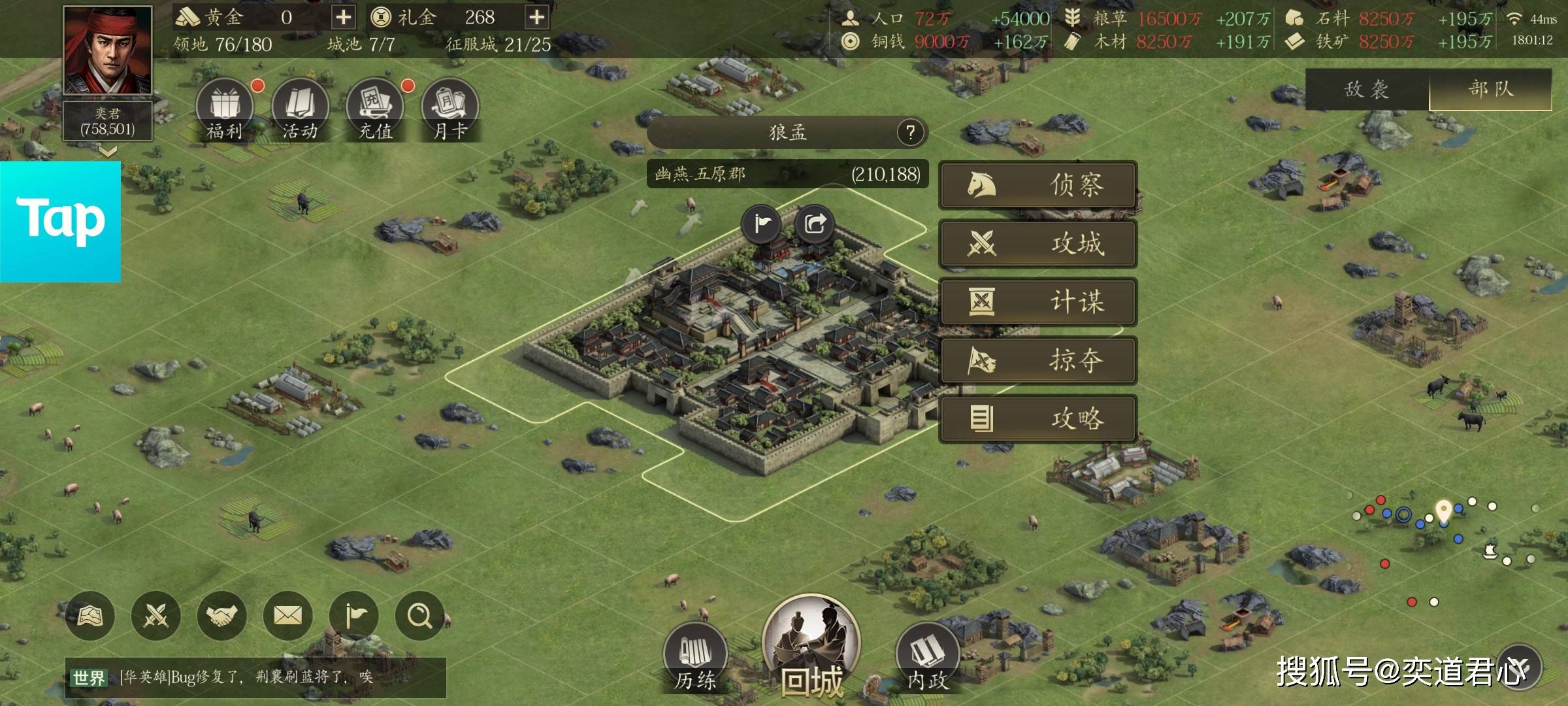The width and height of the screenshot is (1568, 706).
Task: Switch to the 部队 tab
Action: click(1490, 89)
